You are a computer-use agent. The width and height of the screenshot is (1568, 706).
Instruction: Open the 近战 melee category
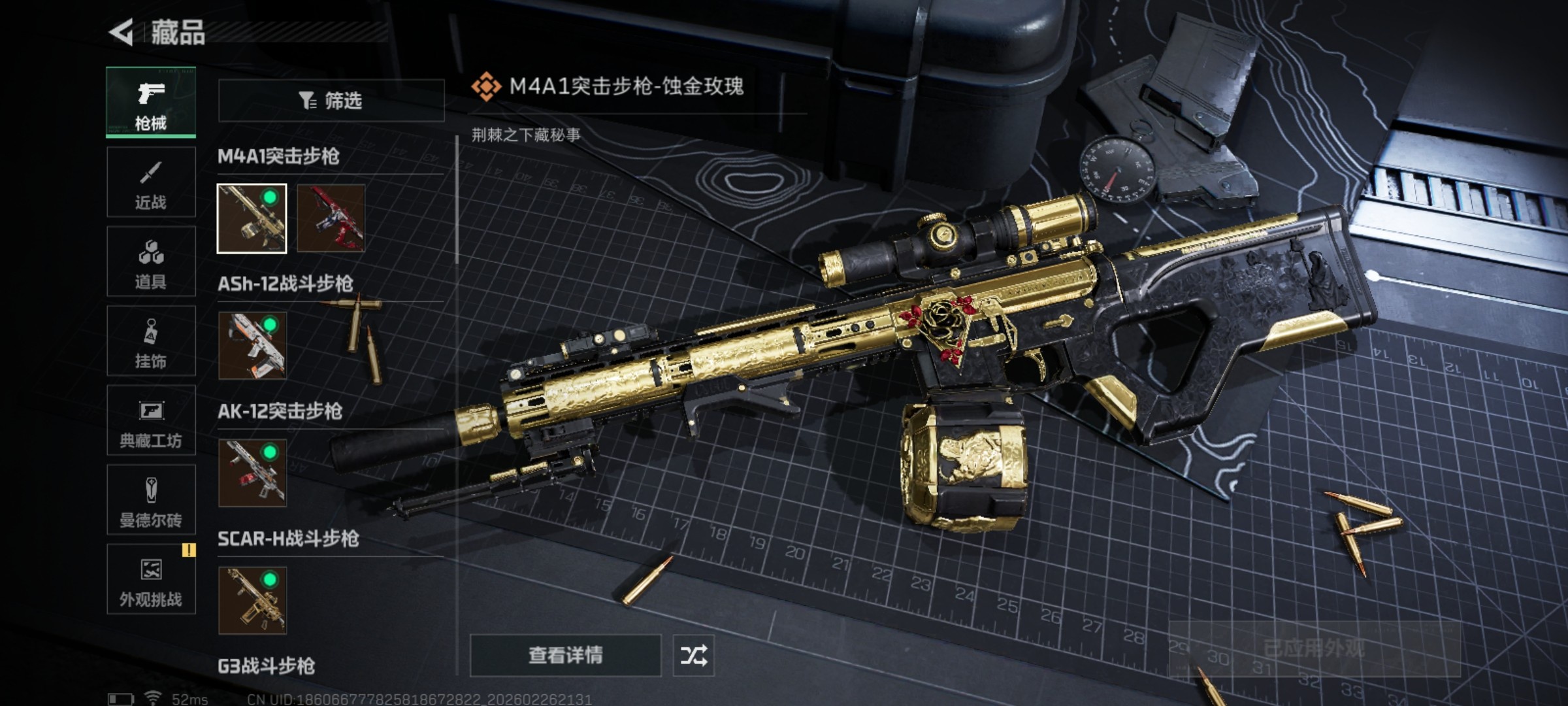coord(151,182)
